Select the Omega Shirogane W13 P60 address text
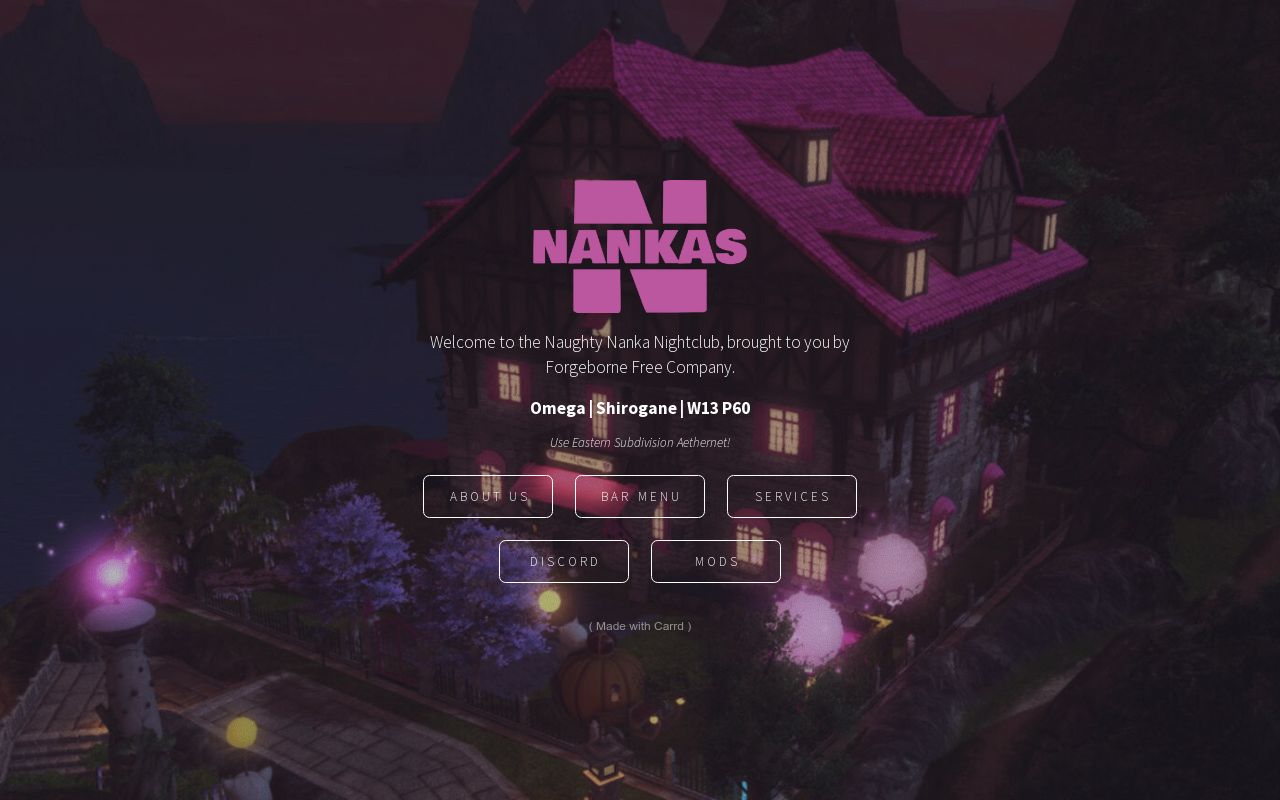The height and width of the screenshot is (800, 1280). click(640, 408)
